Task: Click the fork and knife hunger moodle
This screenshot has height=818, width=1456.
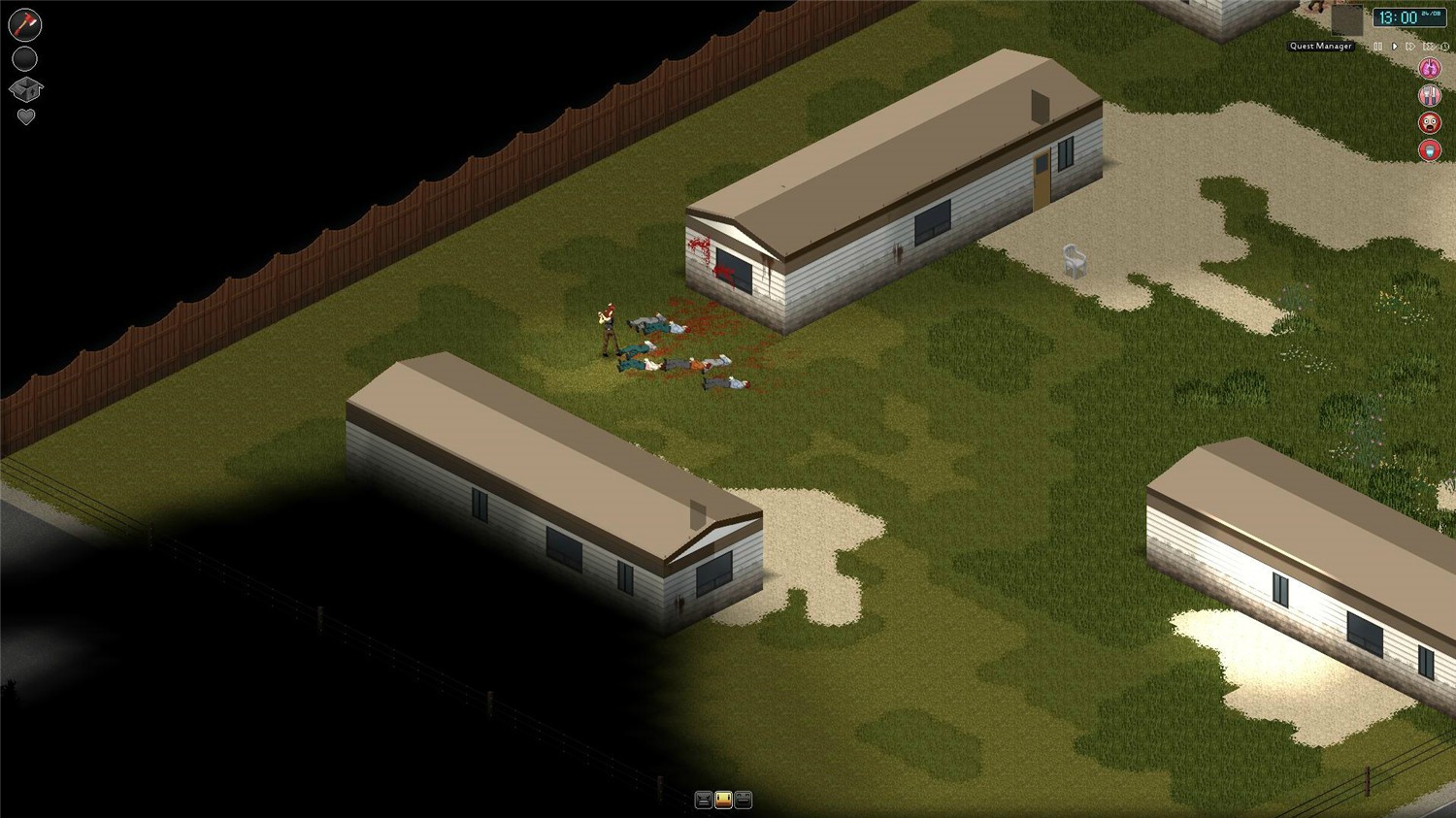Action: [1430, 94]
